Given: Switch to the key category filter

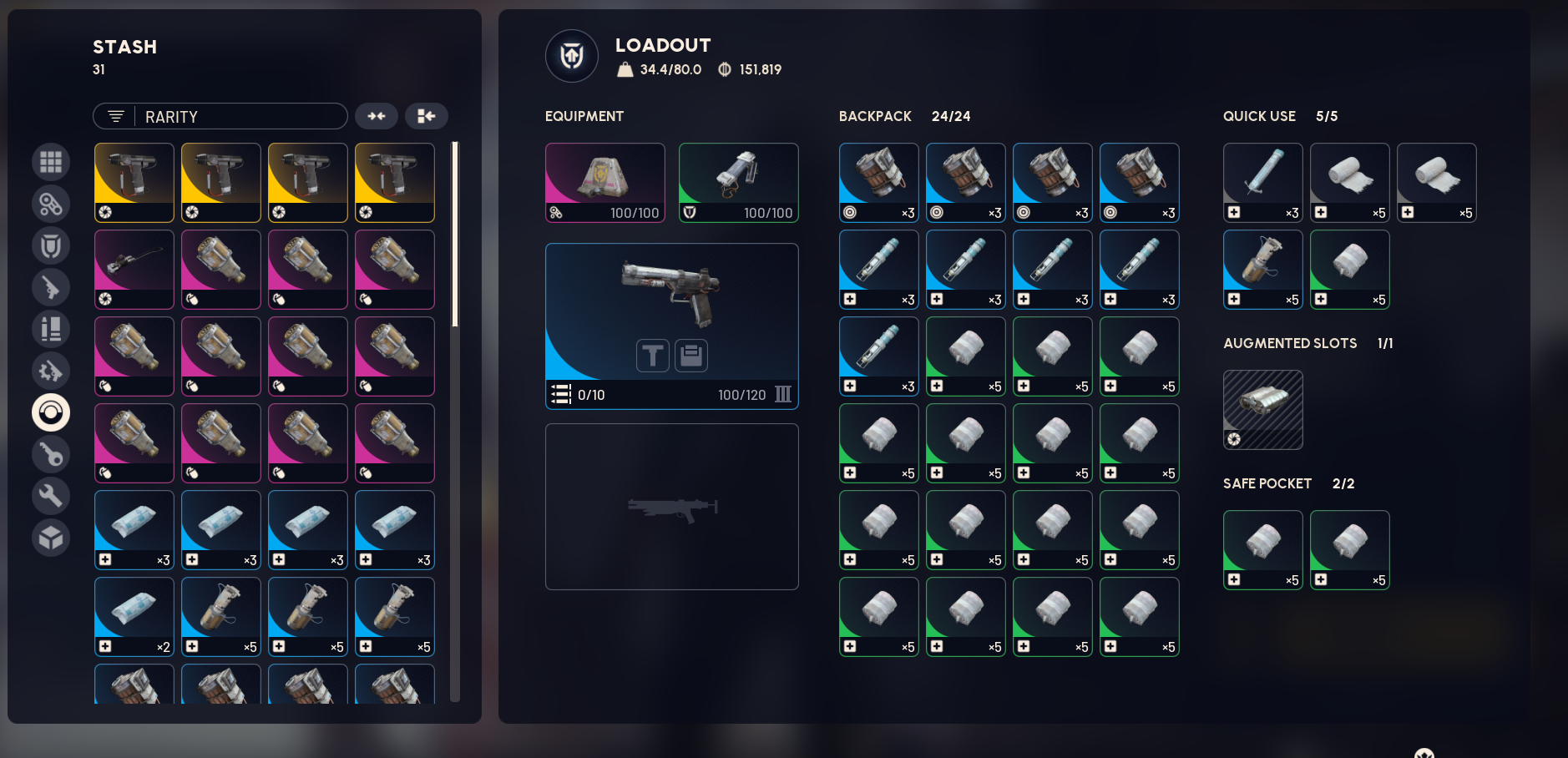Looking at the screenshot, I should point(51,454).
